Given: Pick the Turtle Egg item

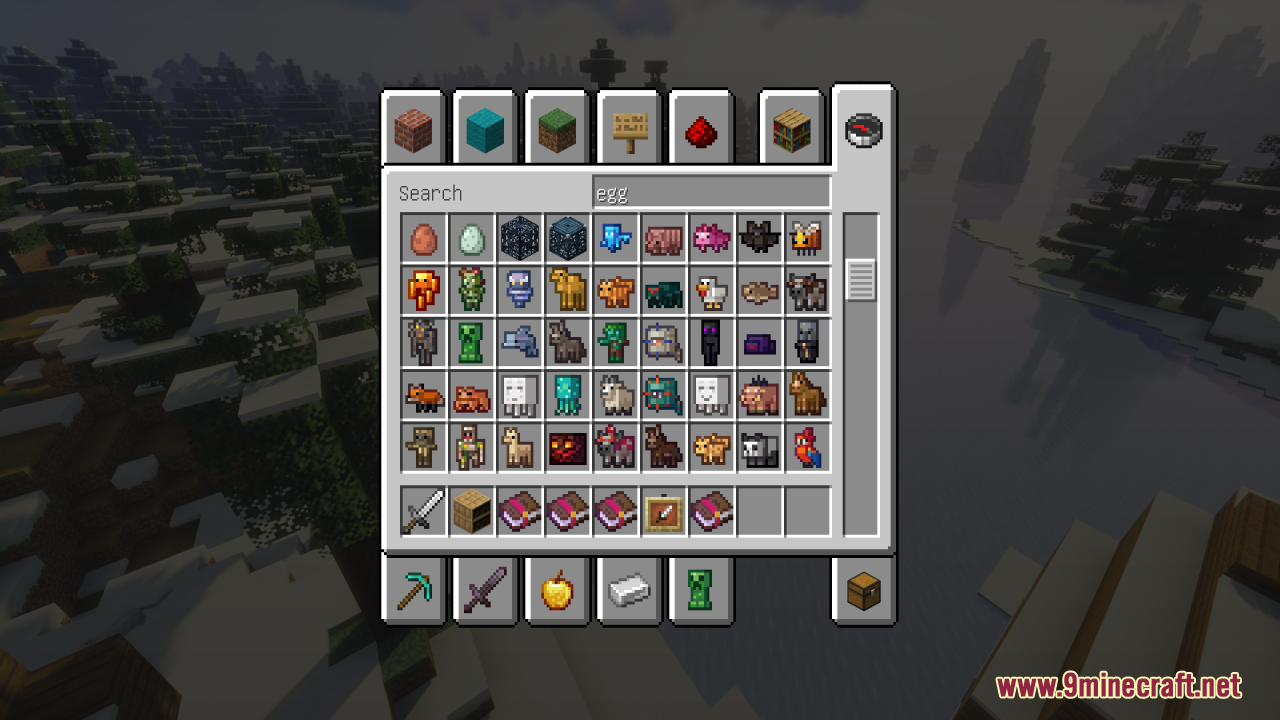Looking at the screenshot, I should point(472,238).
